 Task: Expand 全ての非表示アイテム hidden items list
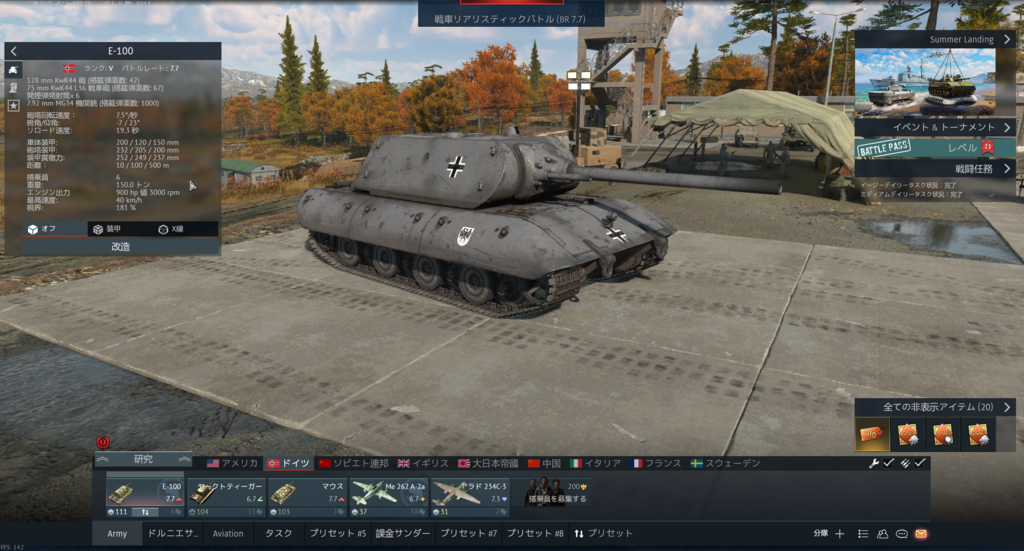pyautogui.click(x=935, y=407)
